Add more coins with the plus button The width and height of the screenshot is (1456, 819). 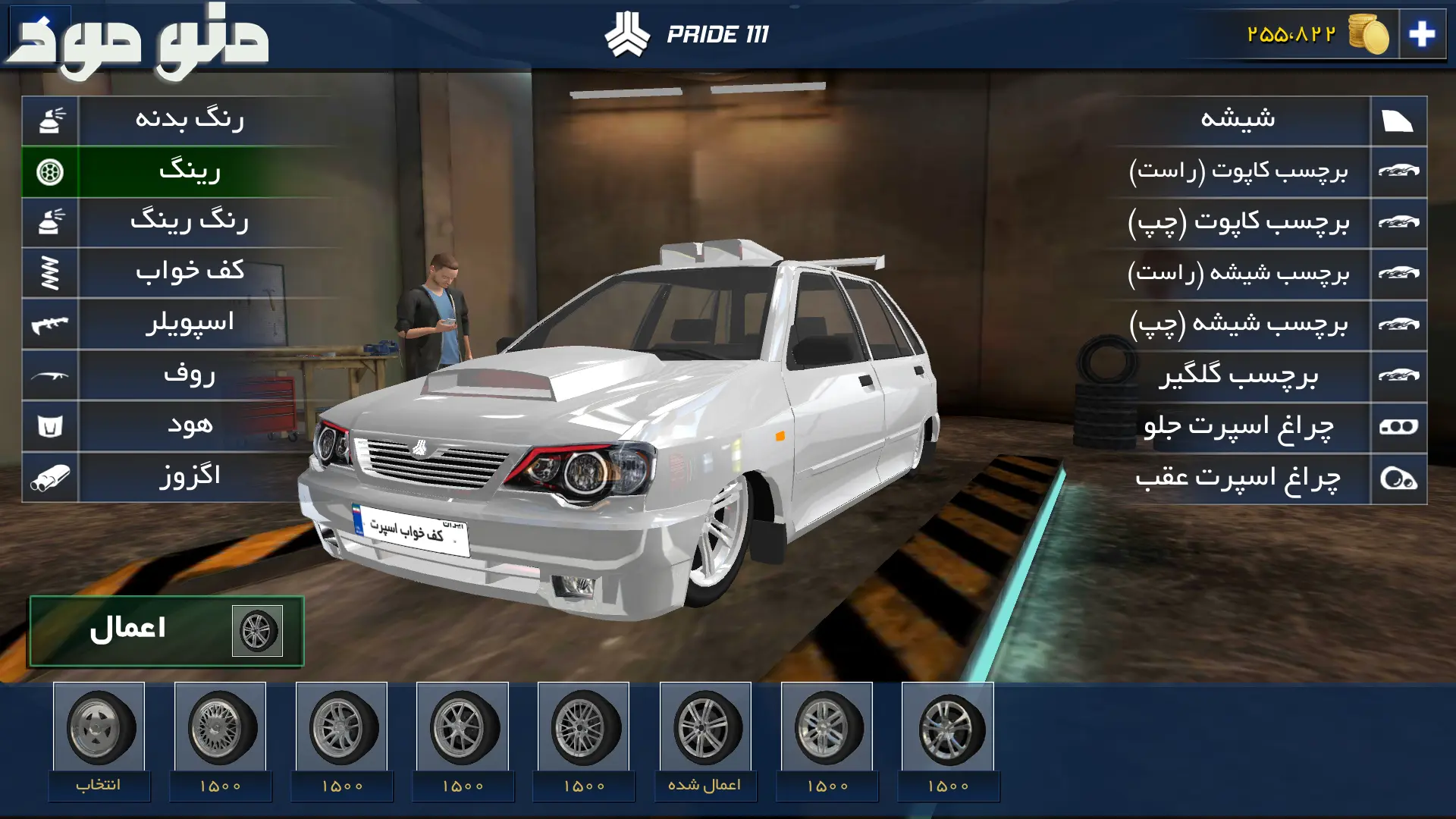click(x=1422, y=34)
